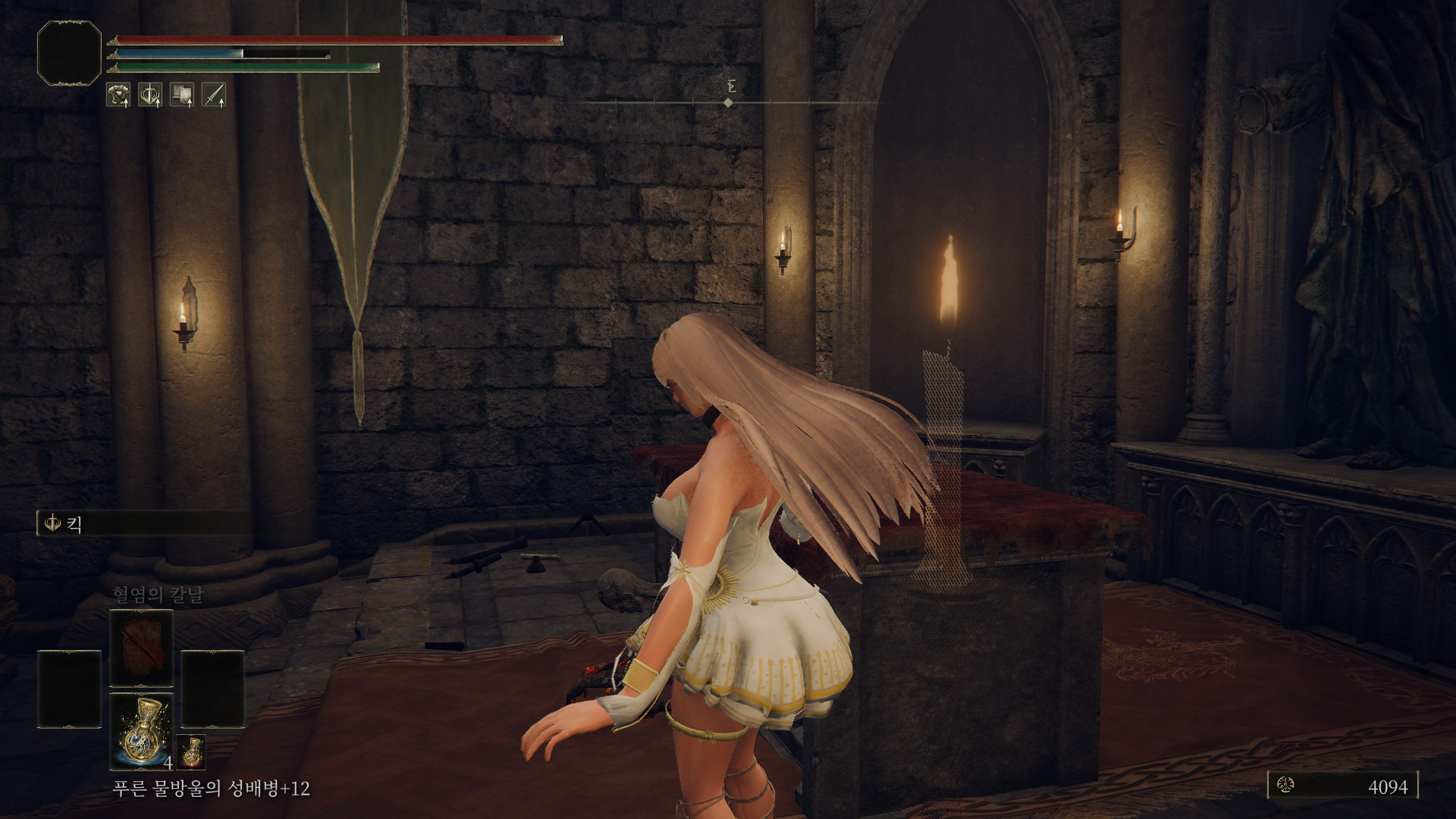Screen dimensions: 1456x819
Task: Select the Bloodflame Blade spell slot
Action: pyautogui.click(x=142, y=648)
